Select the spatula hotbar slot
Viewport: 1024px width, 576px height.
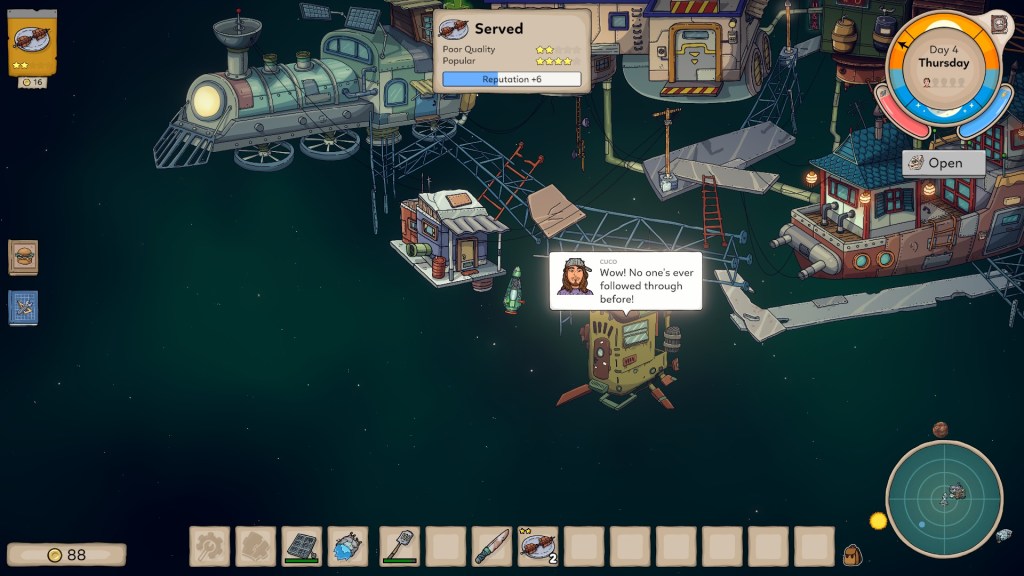point(400,546)
